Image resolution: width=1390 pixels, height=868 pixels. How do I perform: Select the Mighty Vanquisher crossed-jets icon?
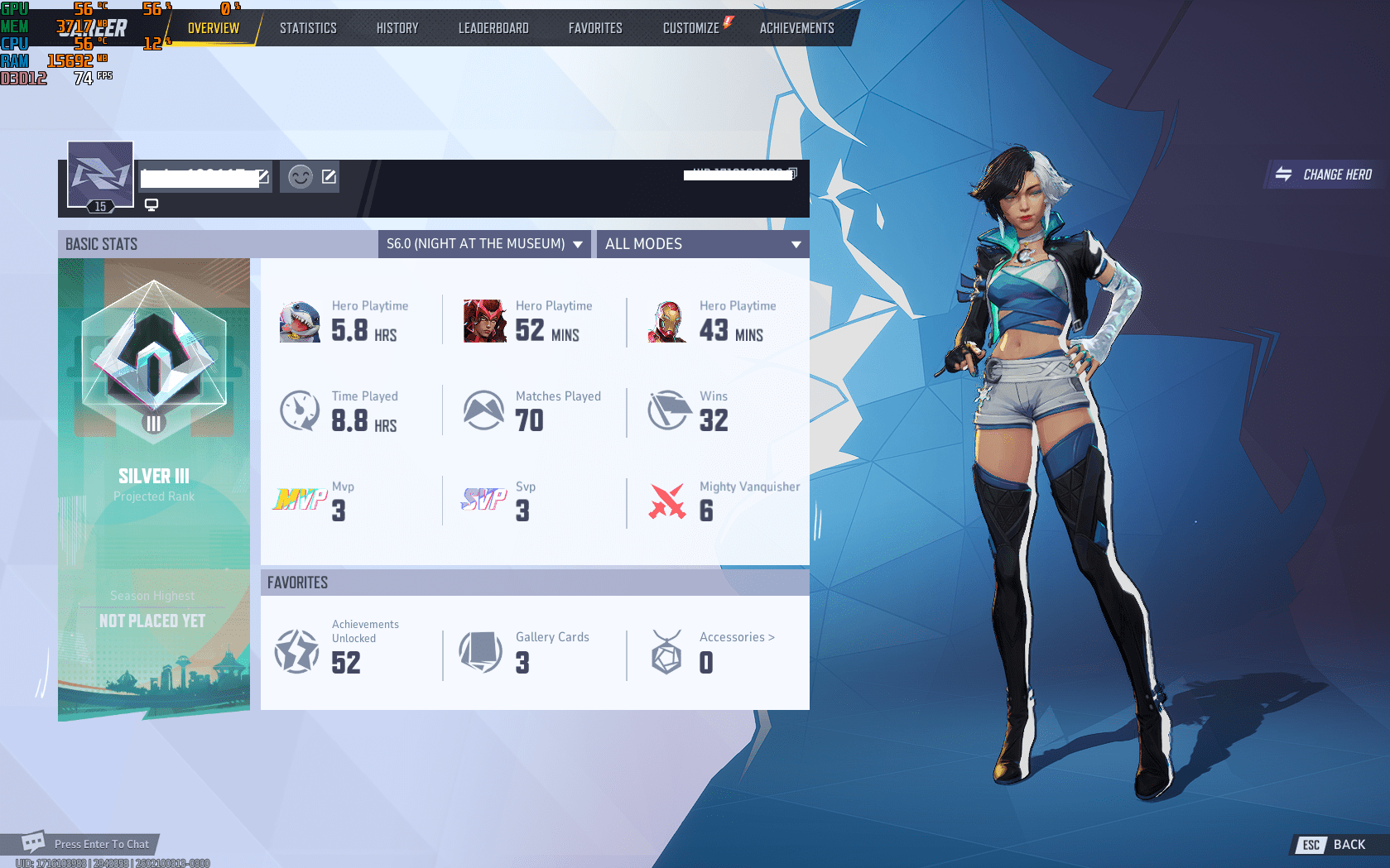click(x=666, y=499)
